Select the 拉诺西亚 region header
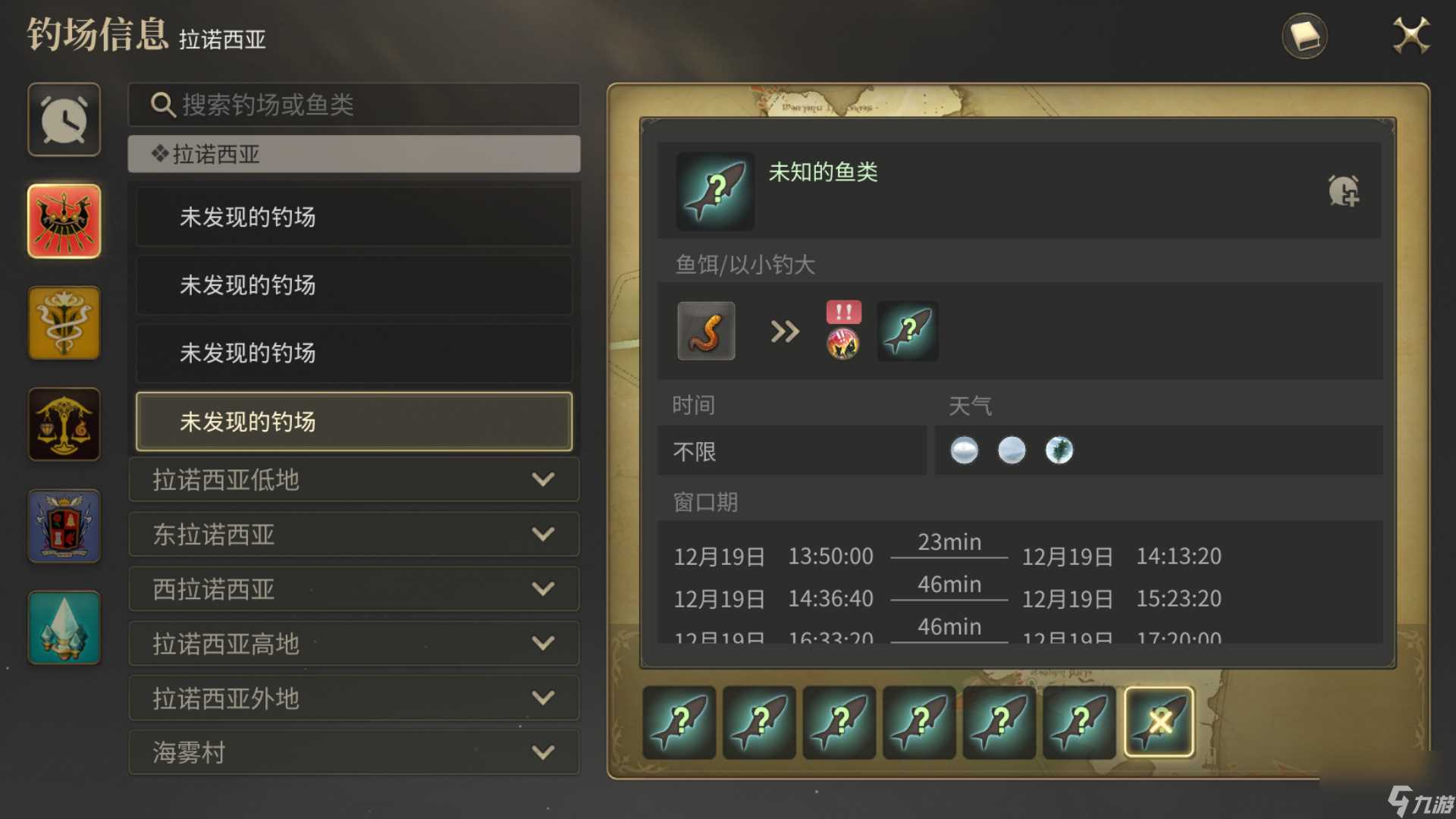 [353, 155]
